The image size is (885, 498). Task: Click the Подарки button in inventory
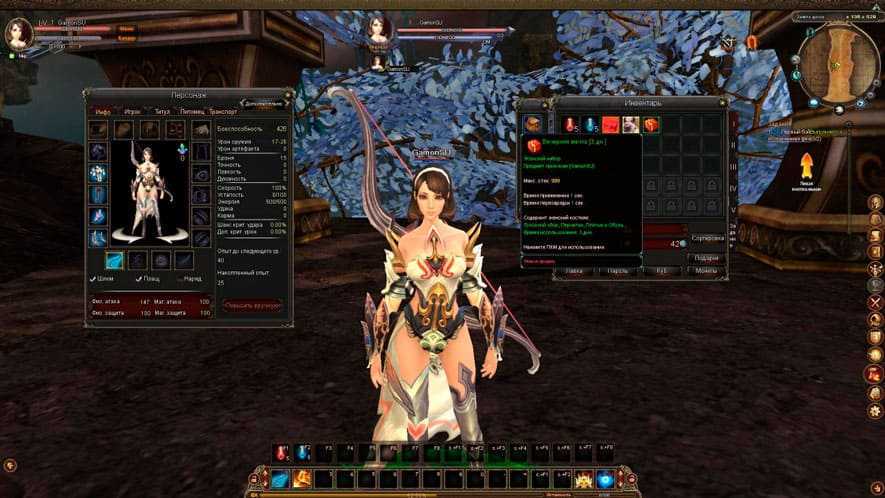[705, 257]
